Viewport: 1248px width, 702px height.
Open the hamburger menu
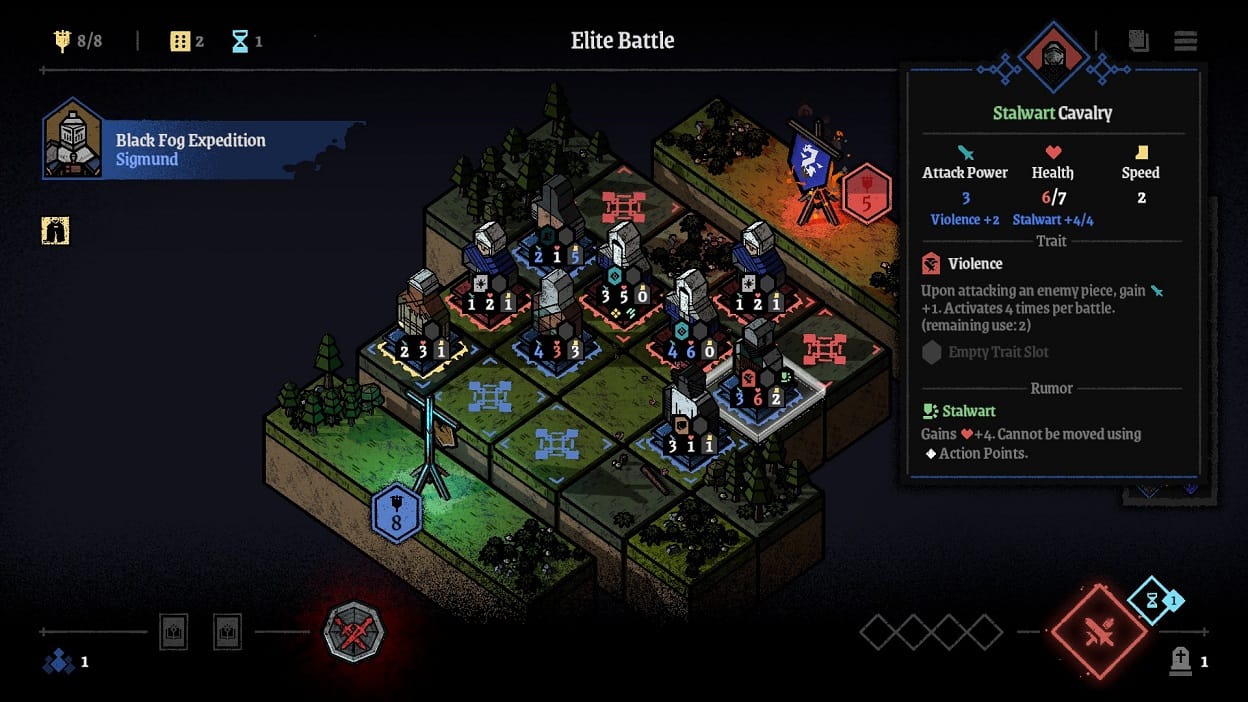1186,41
